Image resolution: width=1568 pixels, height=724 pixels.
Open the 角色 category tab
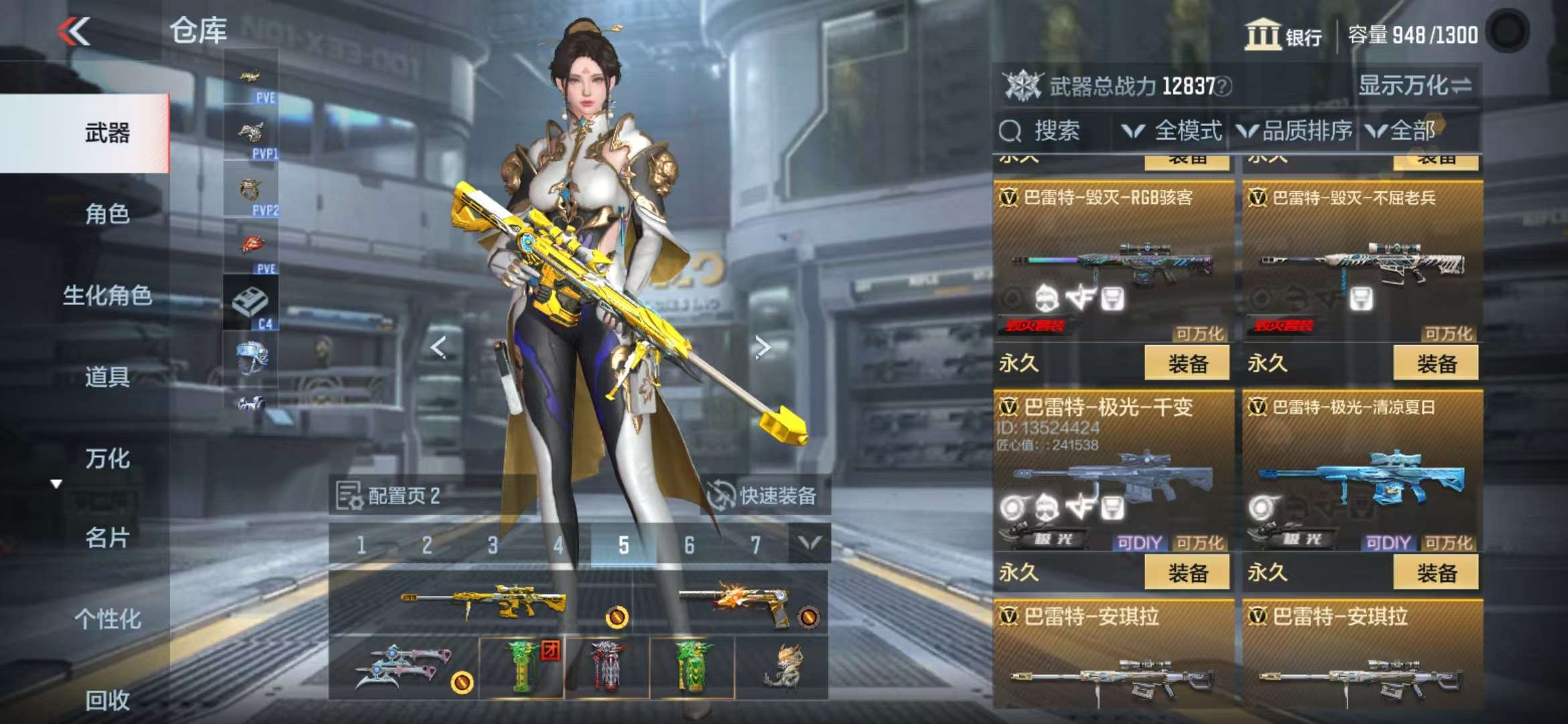[x=107, y=215]
